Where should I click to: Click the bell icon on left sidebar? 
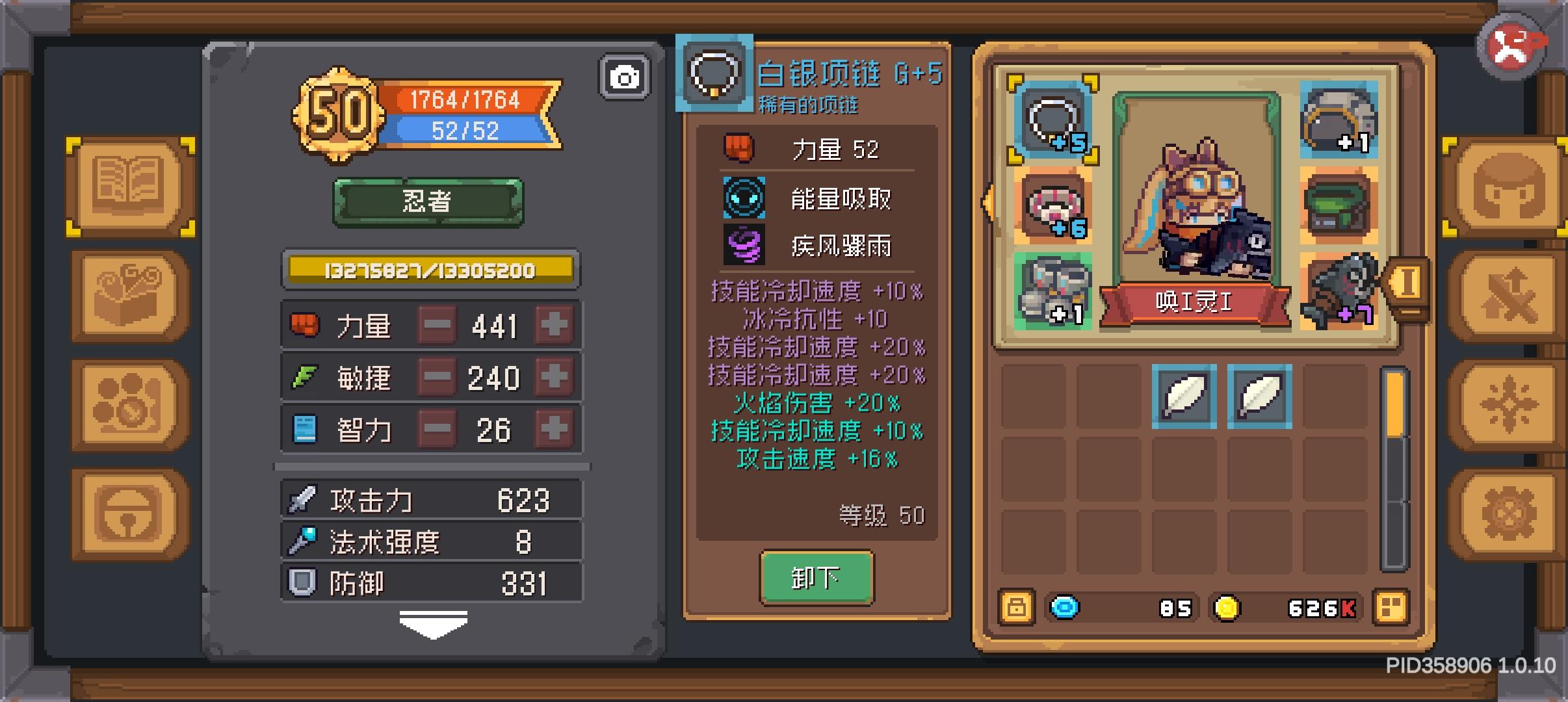[x=127, y=513]
